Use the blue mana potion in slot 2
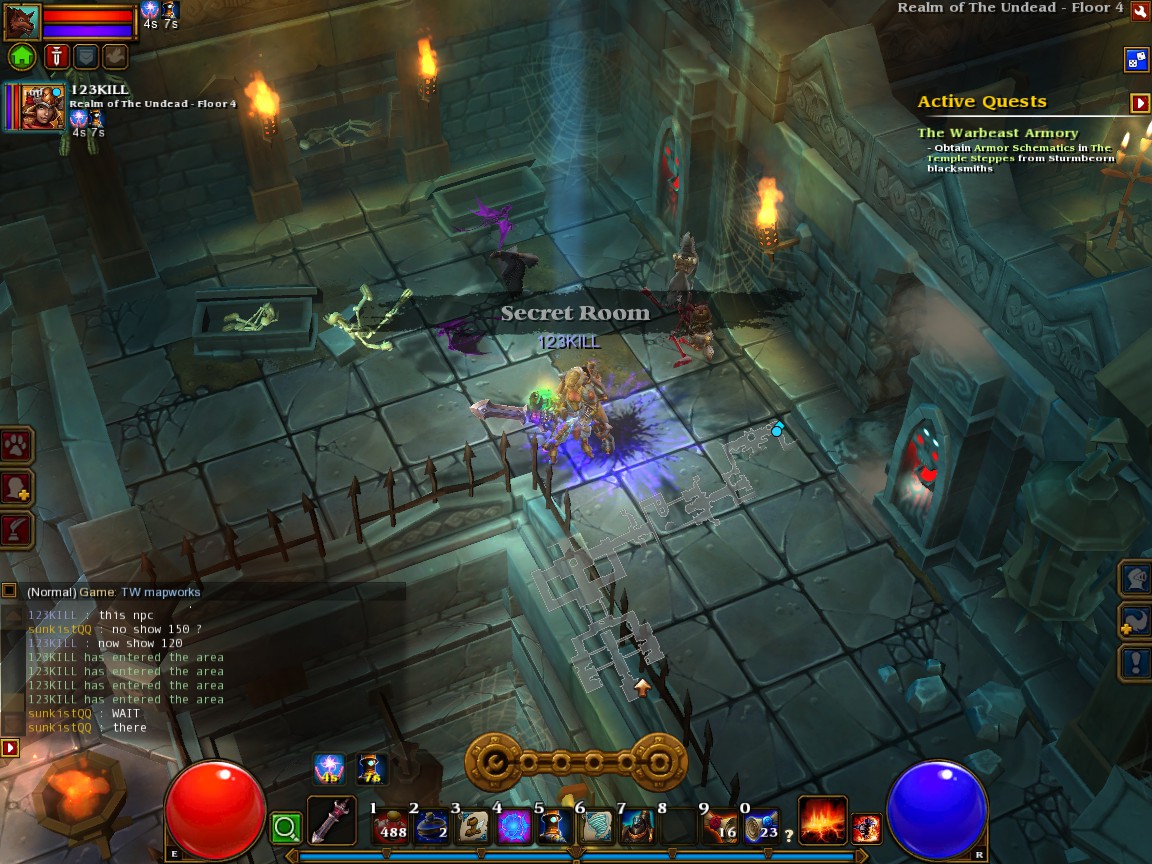This screenshot has height=864, width=1152. pyautogui.click(x=432, y=824)
